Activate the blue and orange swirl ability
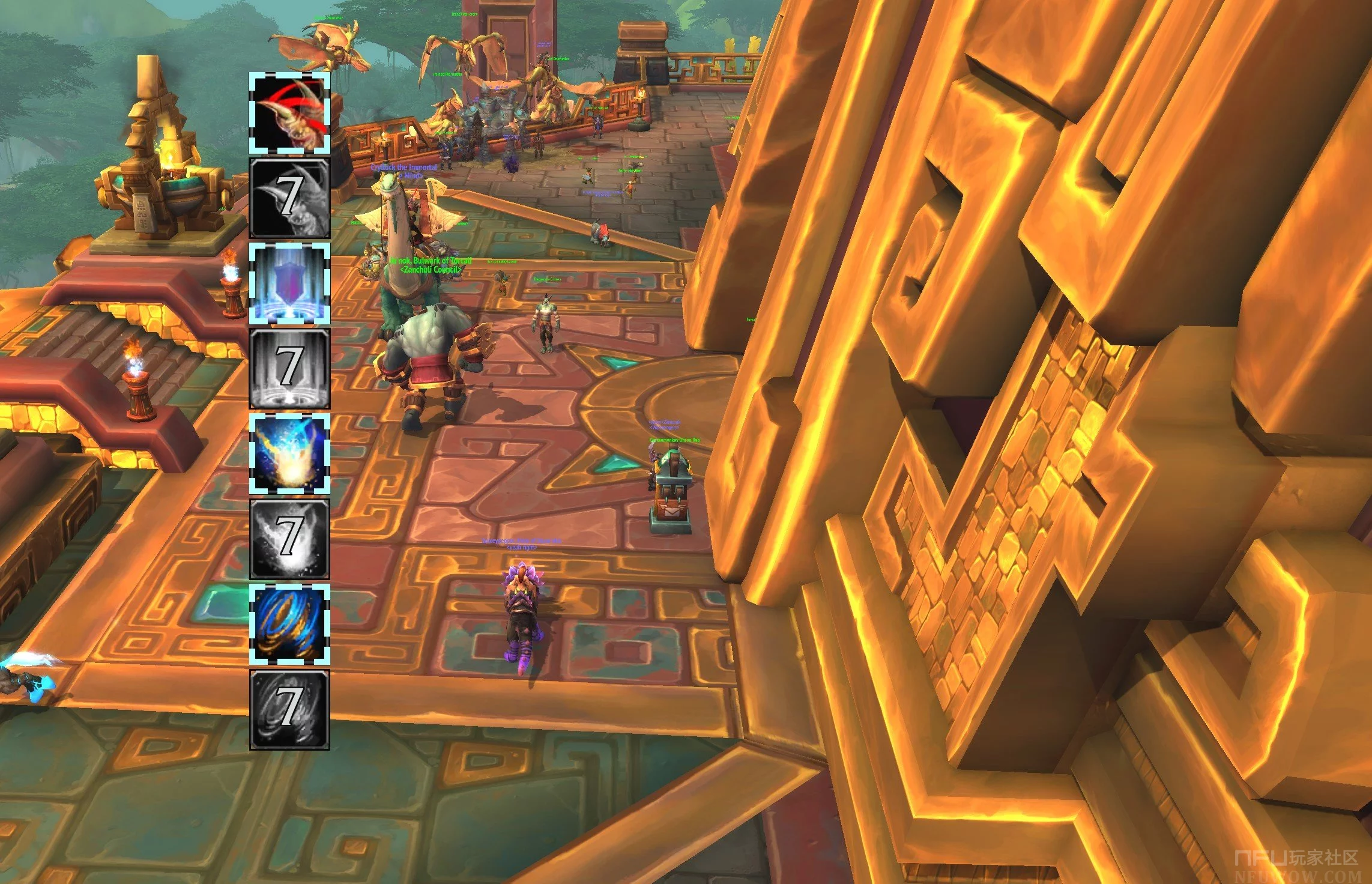 (x=289, y=625)
